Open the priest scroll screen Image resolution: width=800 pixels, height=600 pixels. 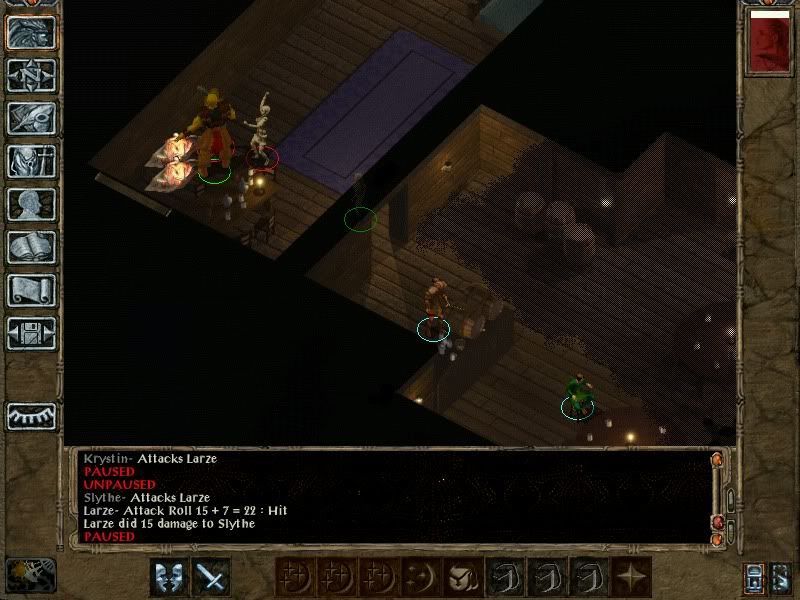point(31,290)
